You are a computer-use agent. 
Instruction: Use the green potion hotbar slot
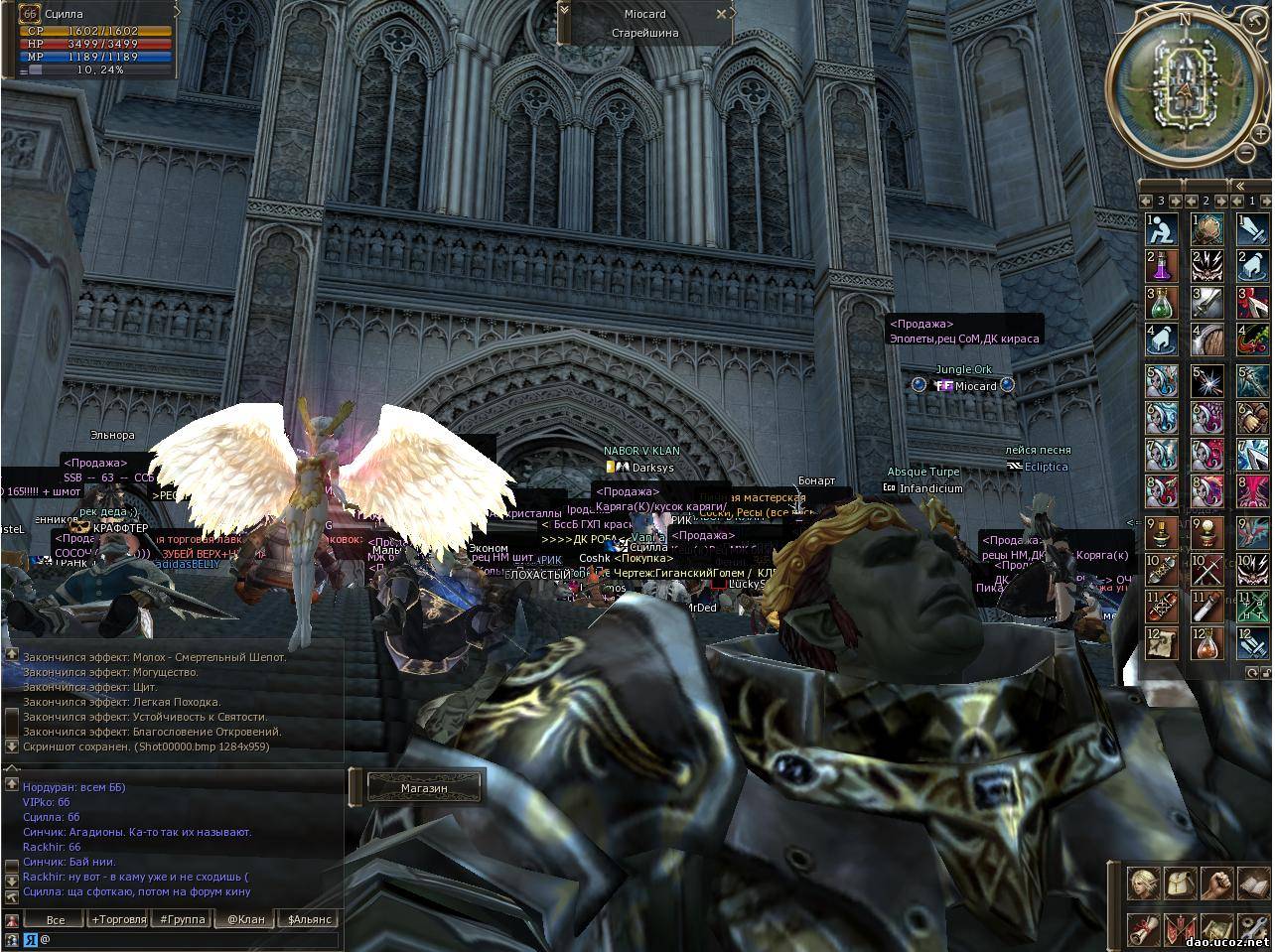(x=1162, y=302)
